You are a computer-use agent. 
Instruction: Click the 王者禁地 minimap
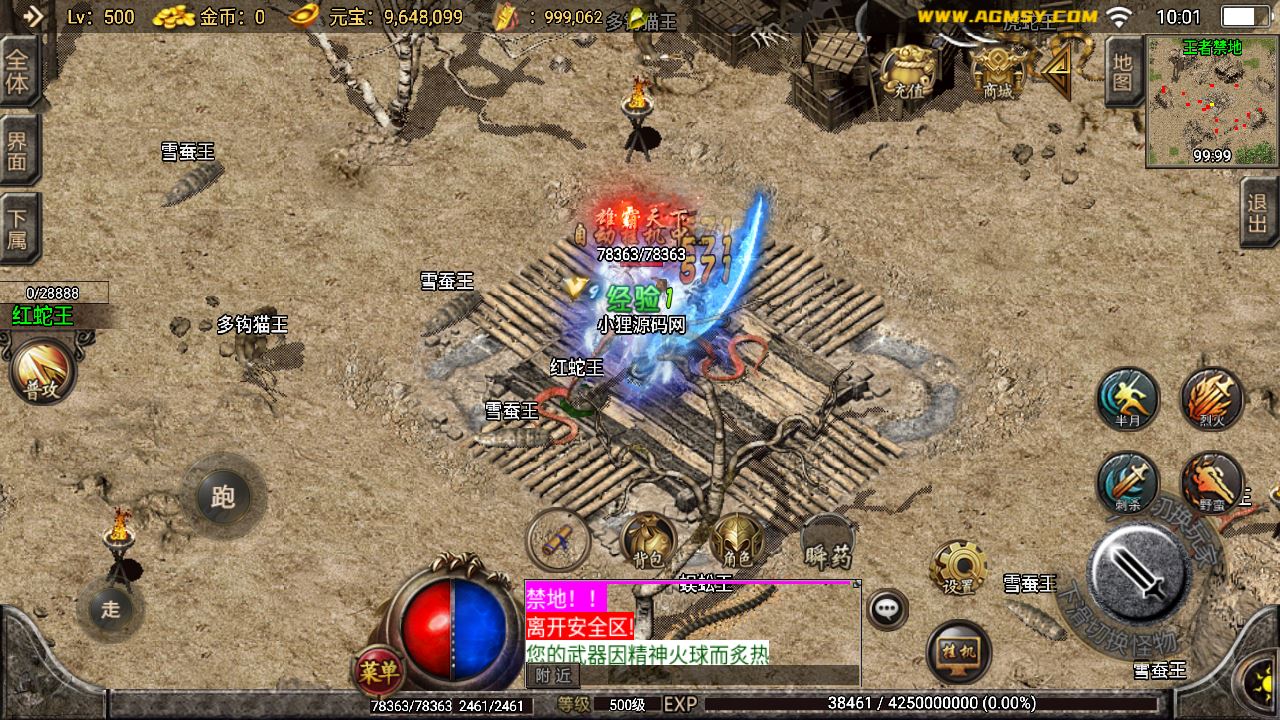(1212, 101)
